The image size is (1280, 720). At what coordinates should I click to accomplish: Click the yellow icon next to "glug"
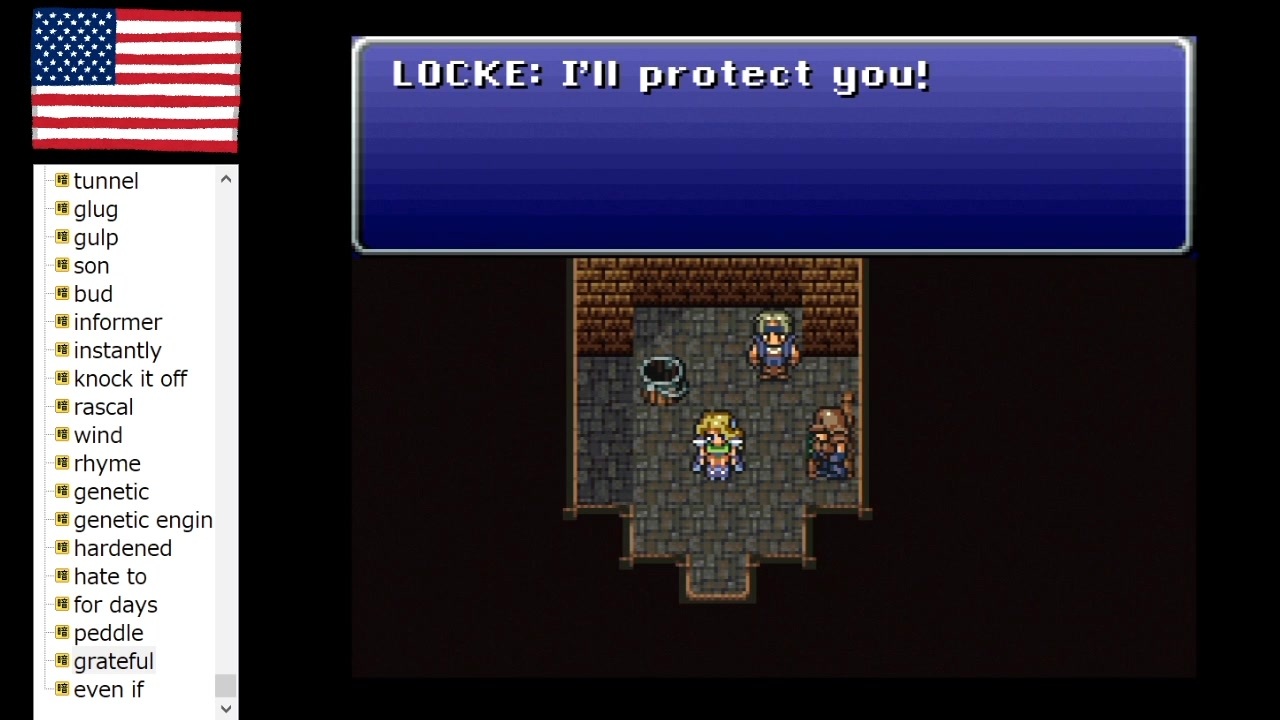point(61,209)
